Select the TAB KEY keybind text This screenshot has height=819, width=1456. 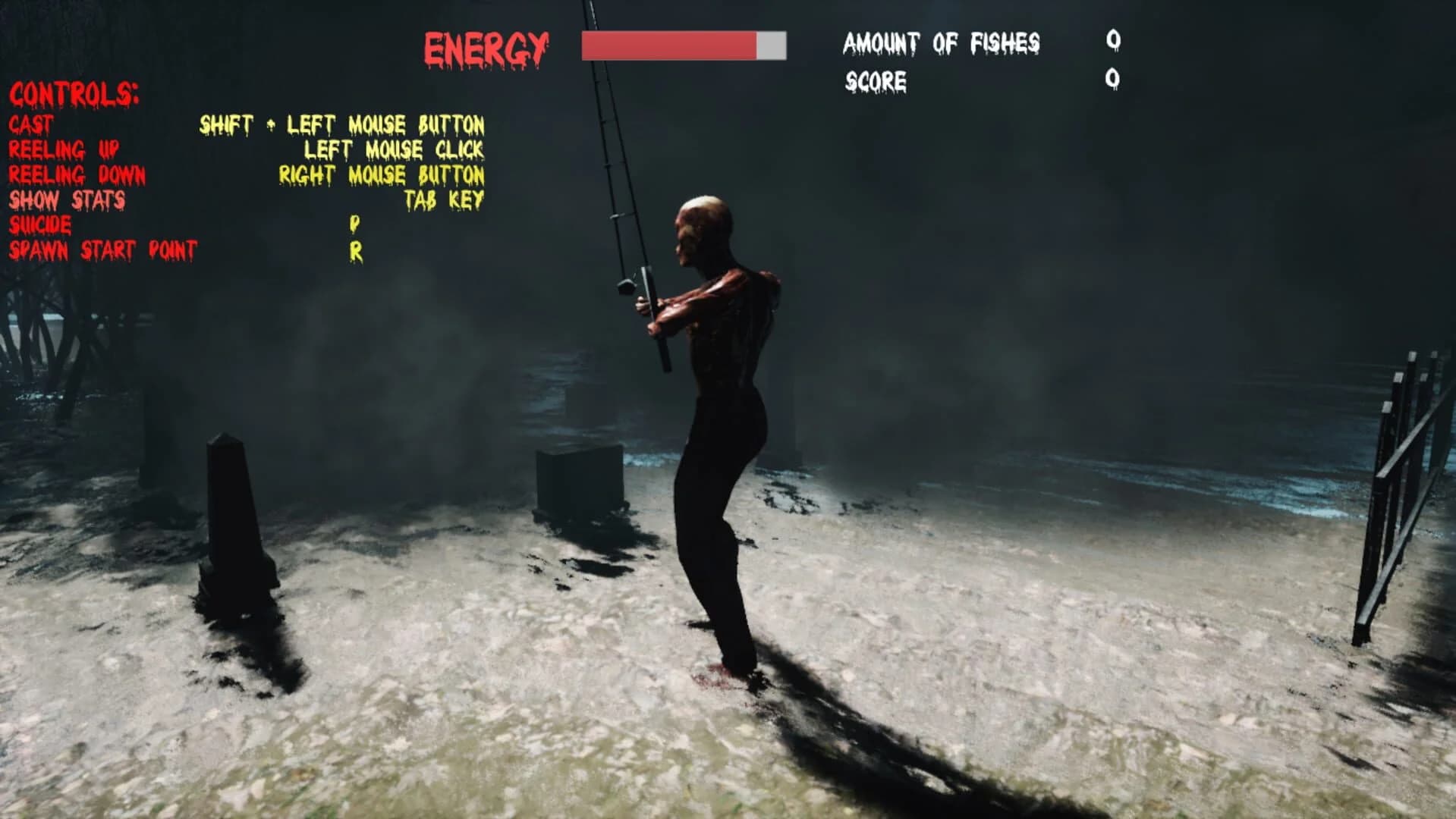click(444, 202)
